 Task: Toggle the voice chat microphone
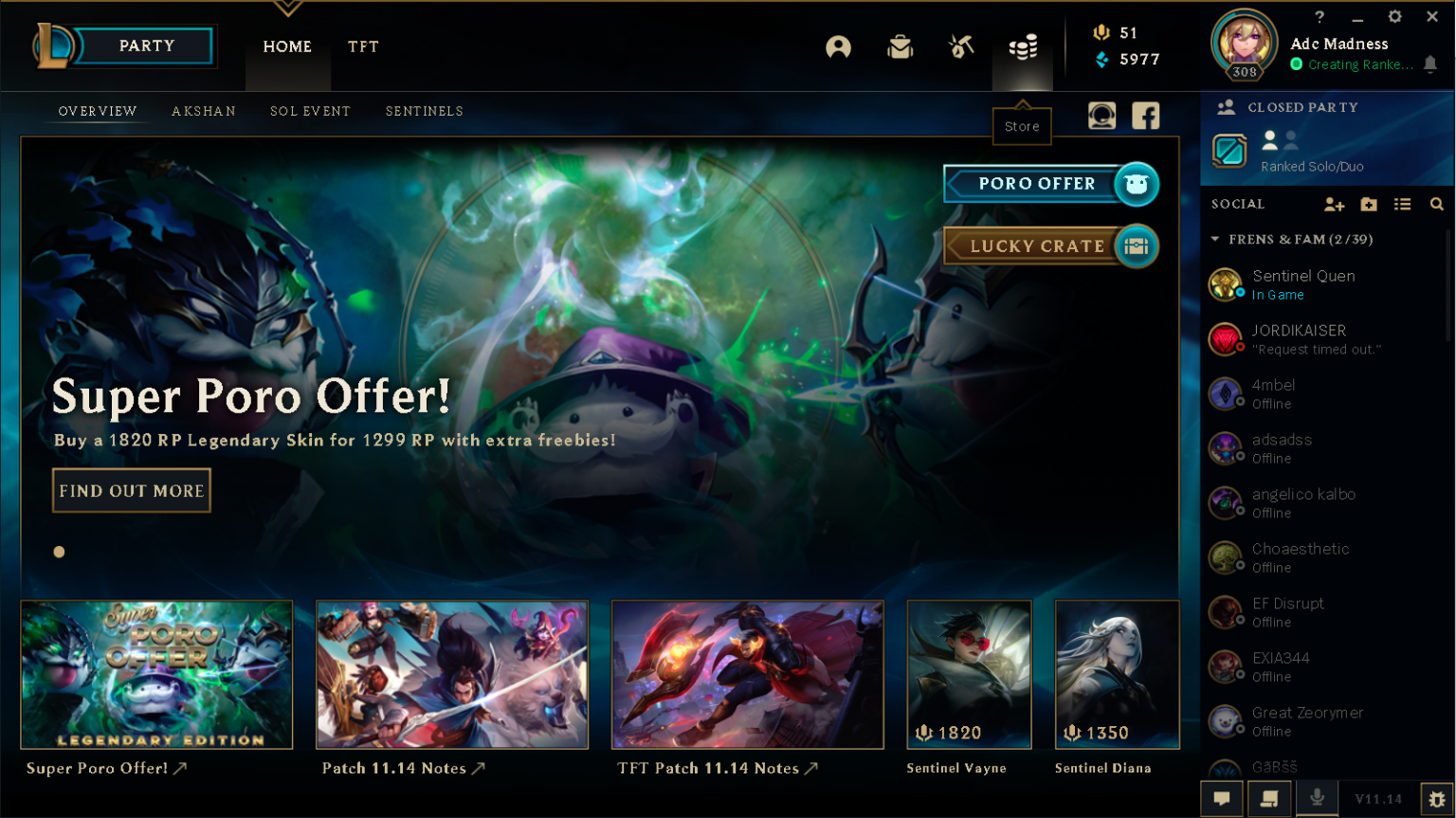click(1318, 798)
